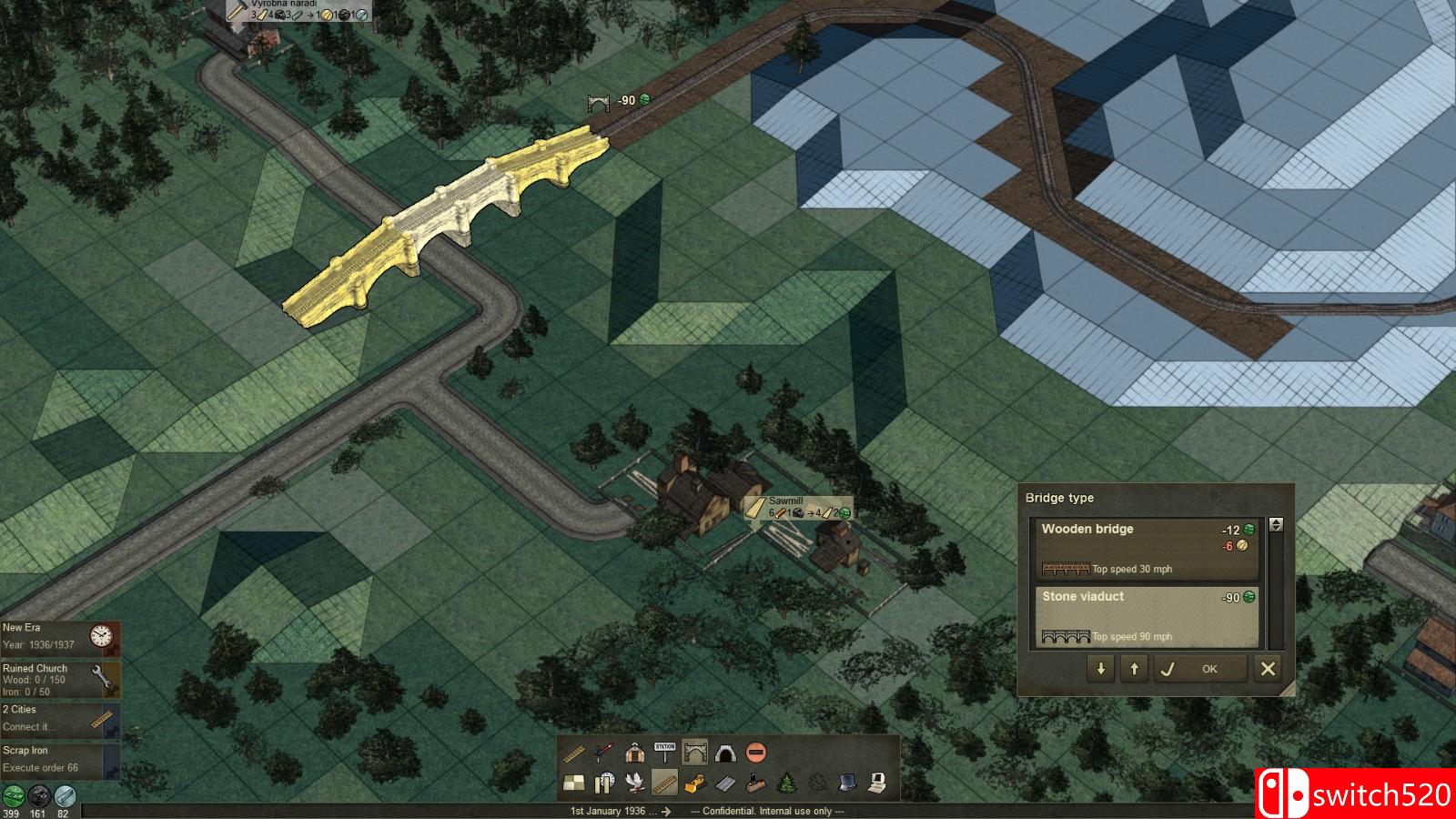Close the Bridge type dialog
This screenshot has width=1456, height=819.
tap(1268, 669)
